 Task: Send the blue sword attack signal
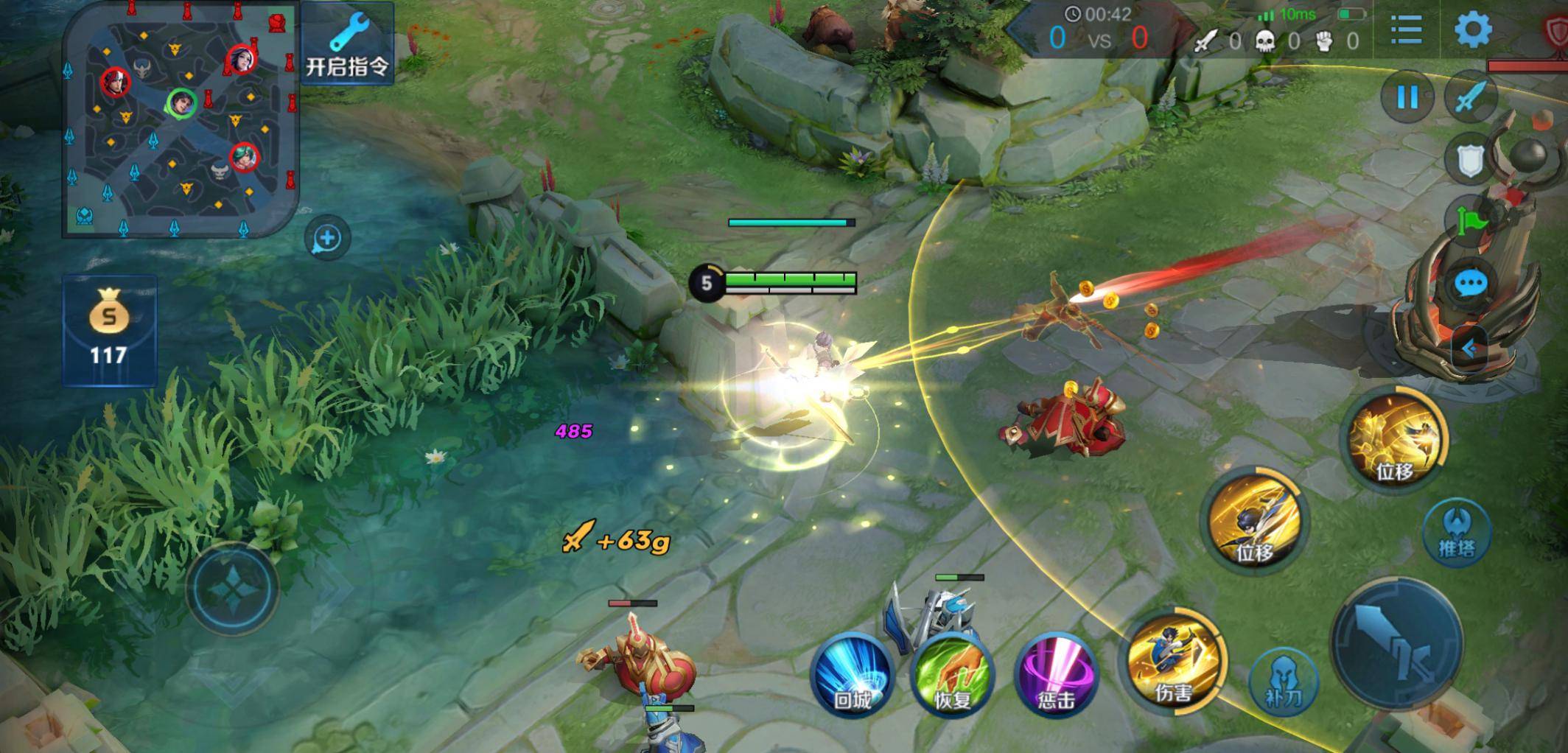pos(1471,97)
